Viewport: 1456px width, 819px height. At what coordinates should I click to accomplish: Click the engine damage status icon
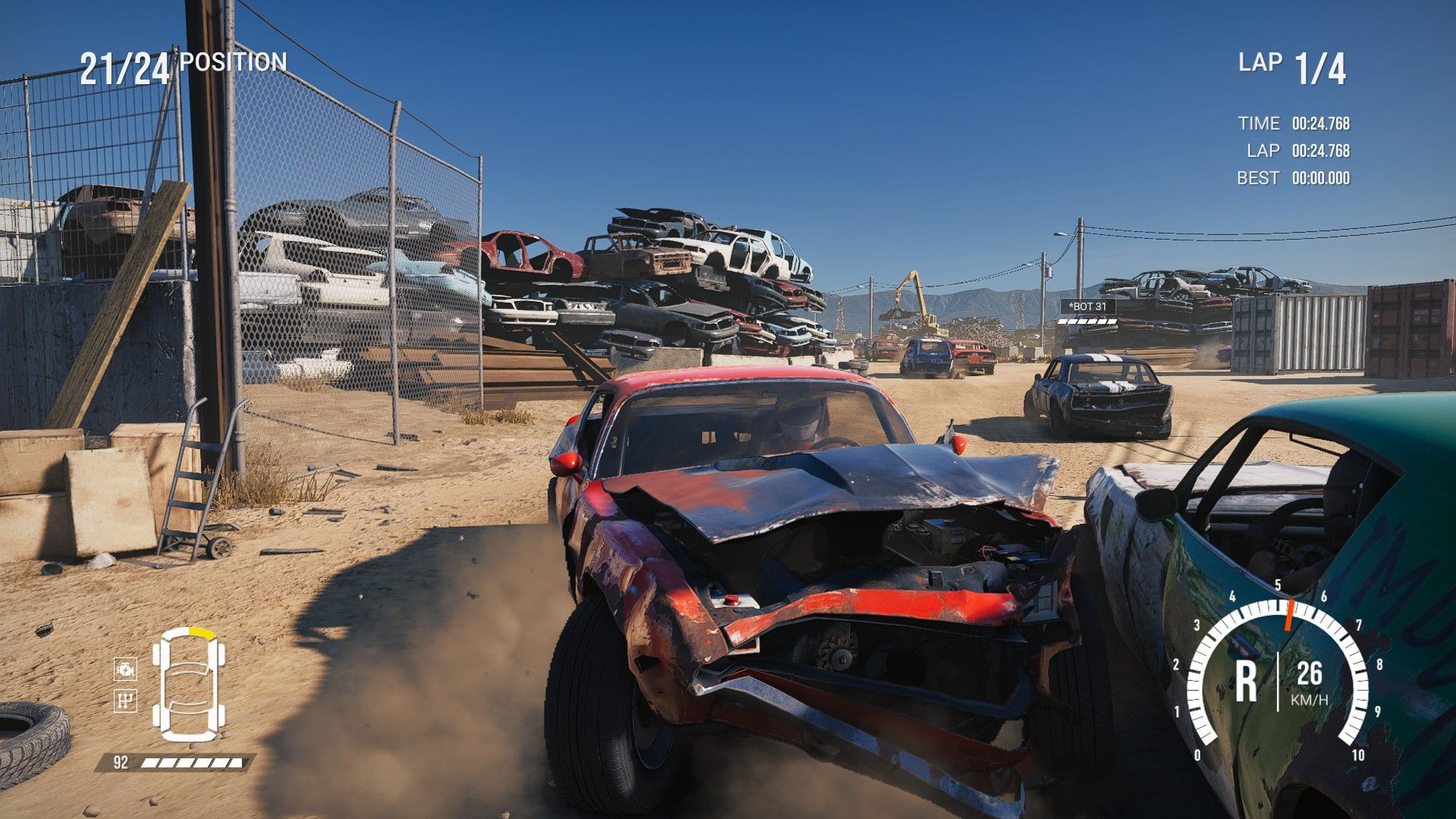(125, 669)
